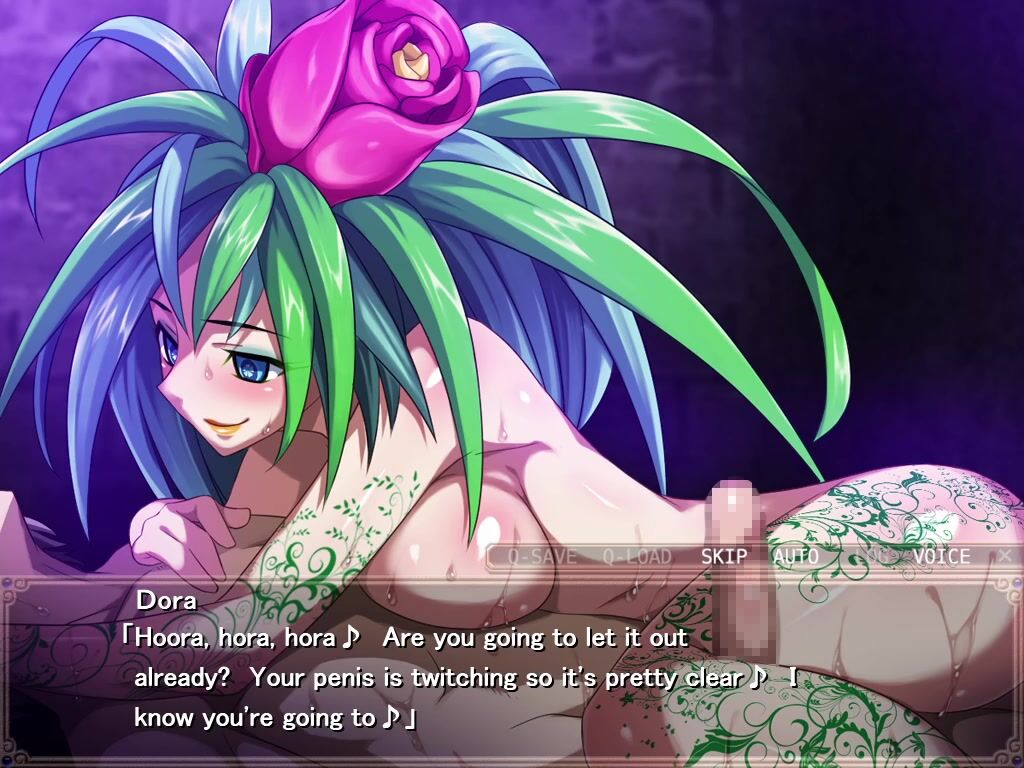Hide the message window with the X

[1005, 556]
